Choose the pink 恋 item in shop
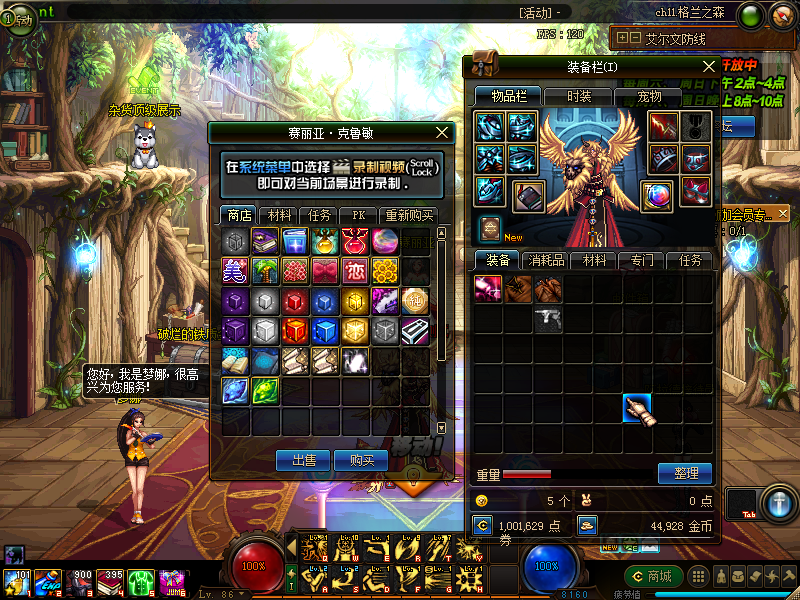The height and width of the screenshot is (600, 800). pyautogui.click(x=354, y=271)
